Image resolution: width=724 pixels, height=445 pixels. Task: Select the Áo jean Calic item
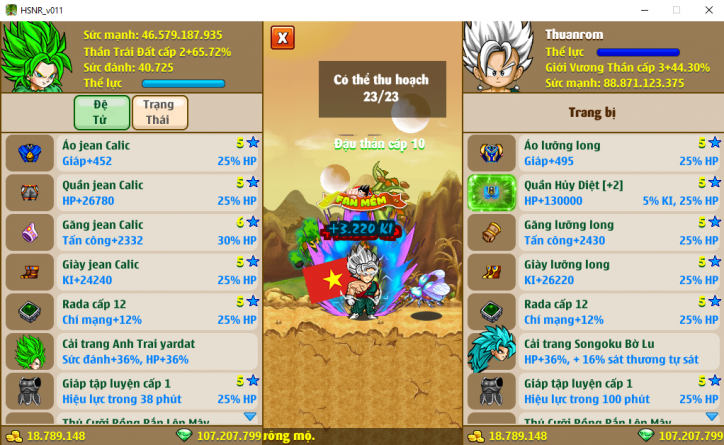pyautogui.click(x=131, y=152)
